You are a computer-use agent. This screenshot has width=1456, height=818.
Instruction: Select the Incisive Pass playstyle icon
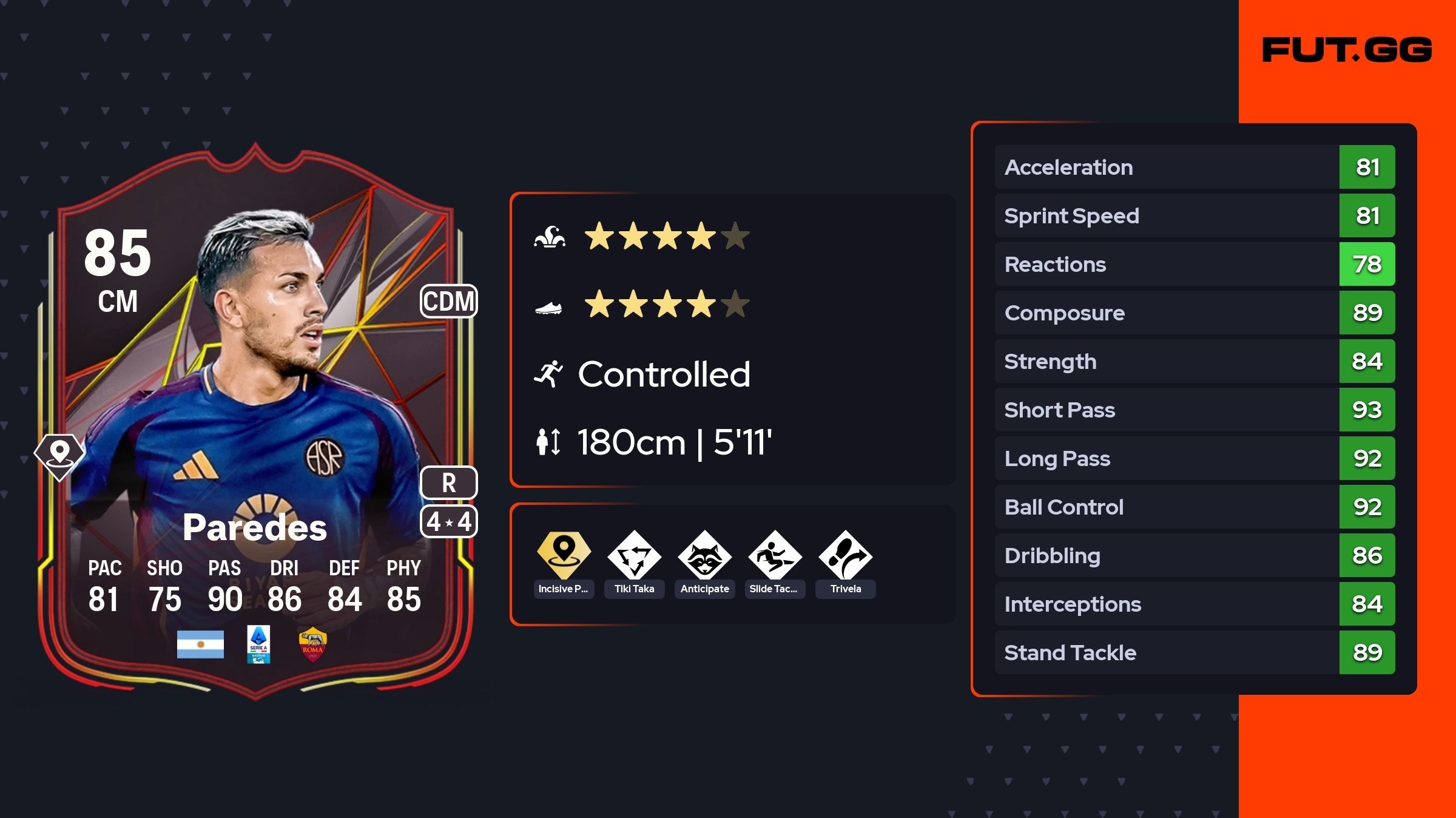[x=564, y=555]
